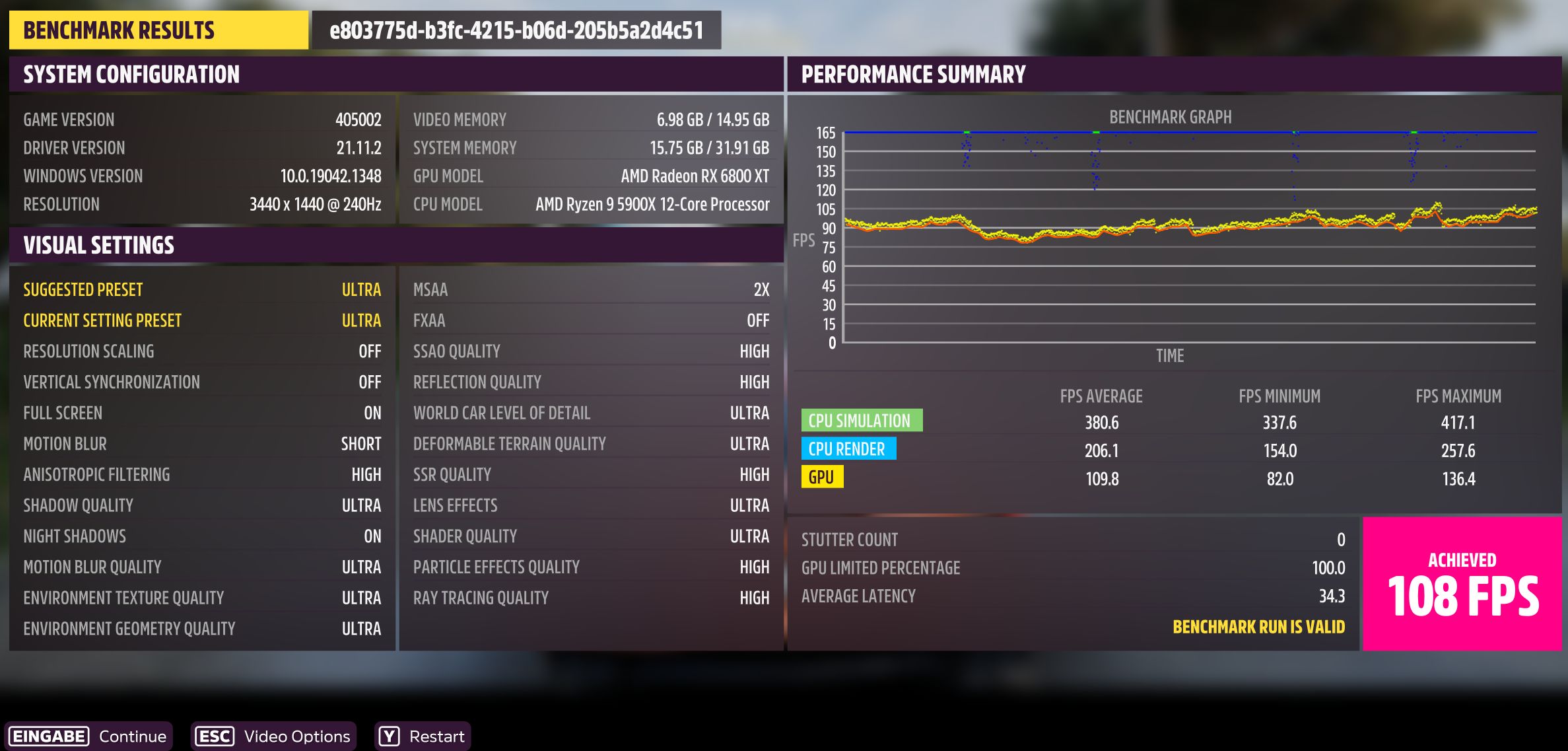Toggle NIGHT SHADOWS setting
Viewport: 1568px width, 751px height.
tap(198, 536)
